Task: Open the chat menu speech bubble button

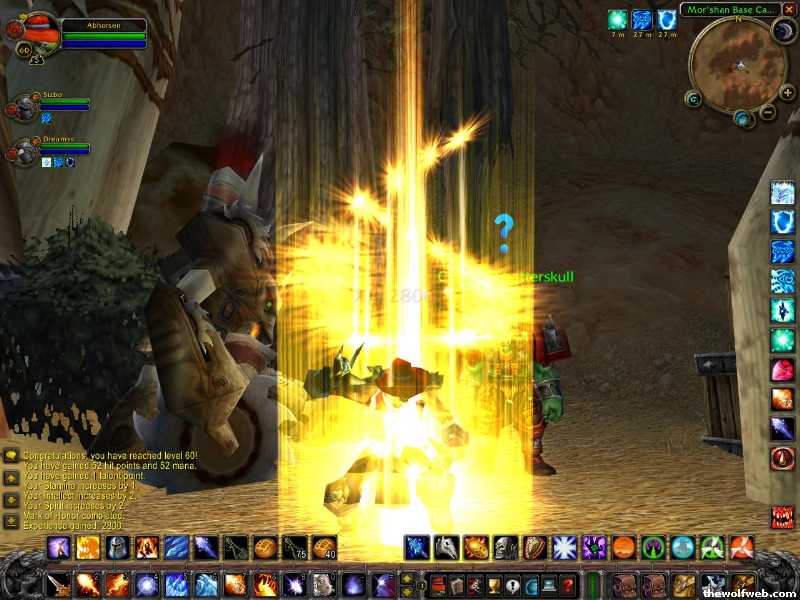Action: [10, 456]
